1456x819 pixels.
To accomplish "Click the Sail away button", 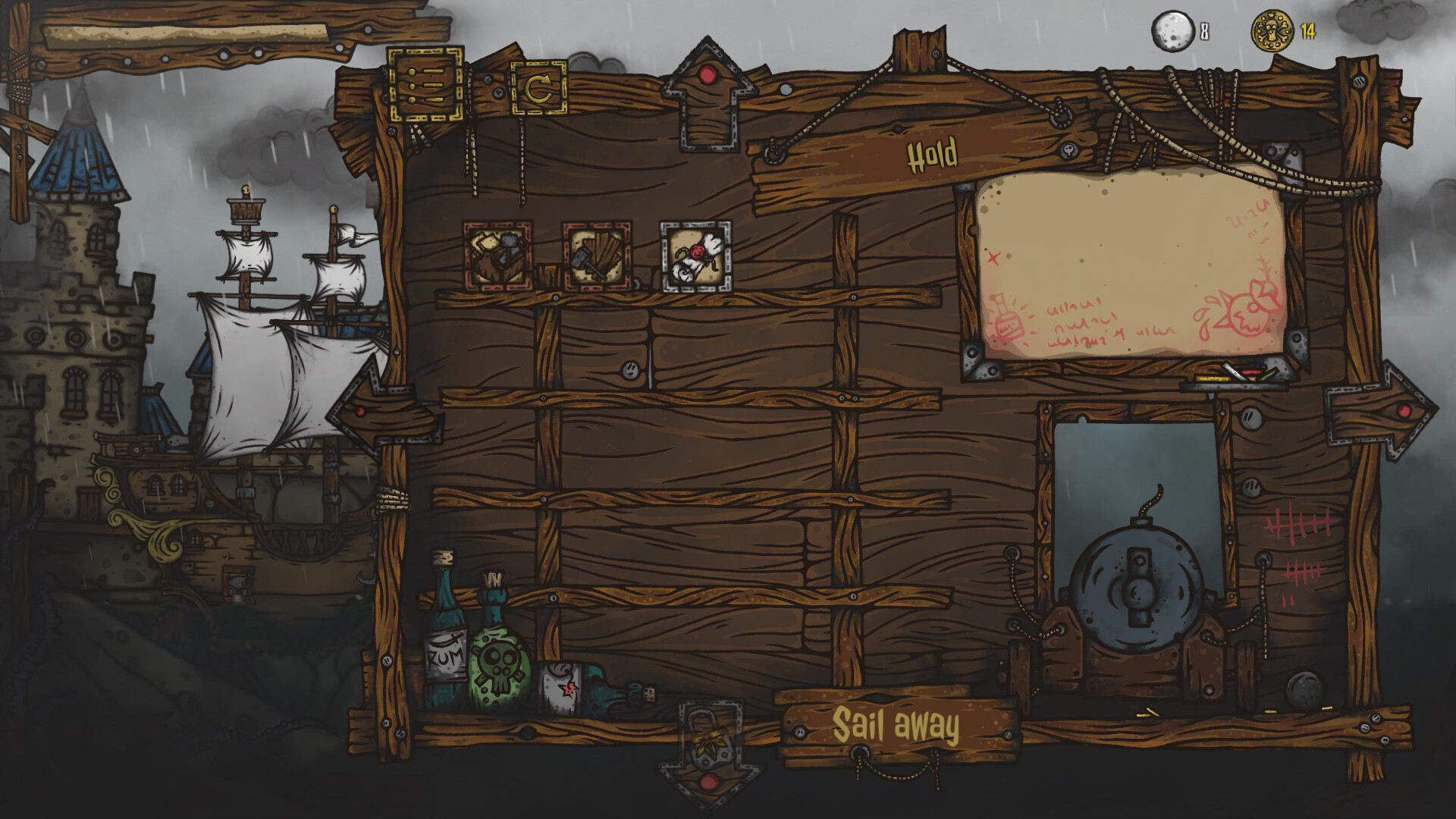I will pyautogui.click(x=897, y=725).
